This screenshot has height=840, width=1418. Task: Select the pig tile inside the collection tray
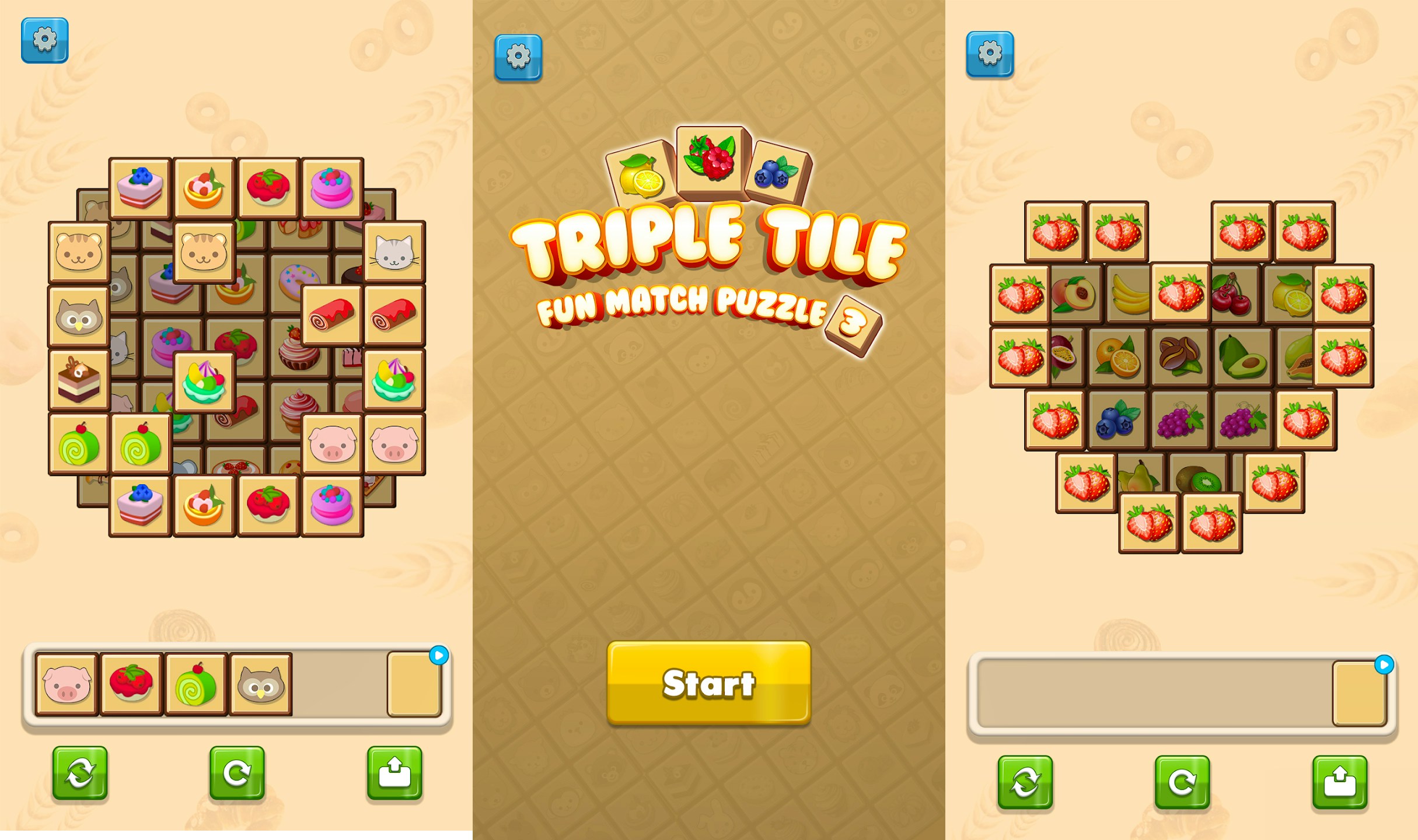pos(66,685)
